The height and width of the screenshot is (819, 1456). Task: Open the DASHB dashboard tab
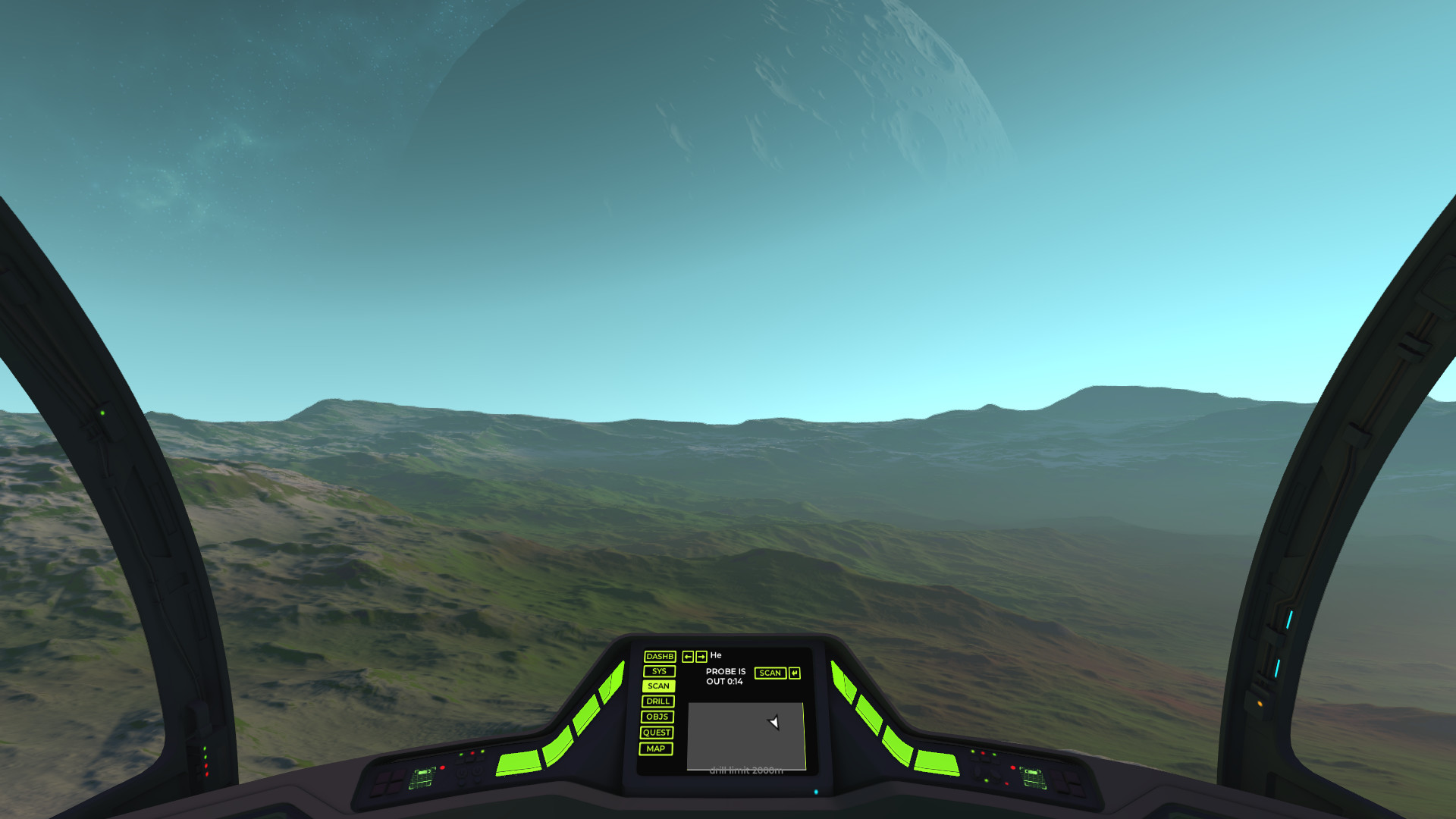pyautogui.click(x=659, y=657)
